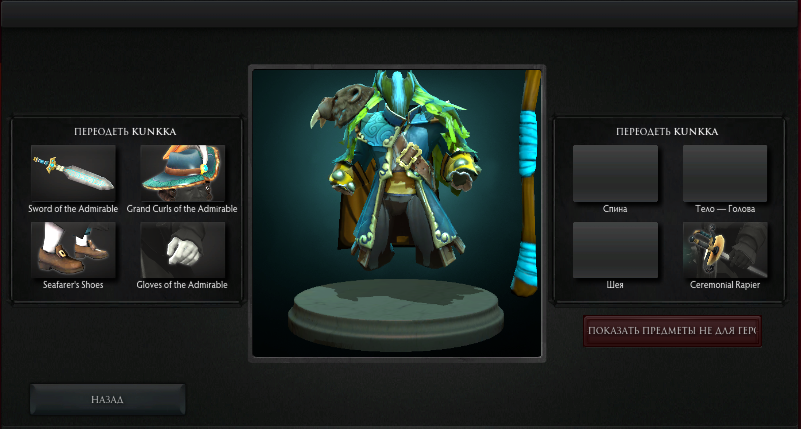Open the empty Шея equipment slot
This screenshot has width=801, height=429.
(x=615, y=249)
